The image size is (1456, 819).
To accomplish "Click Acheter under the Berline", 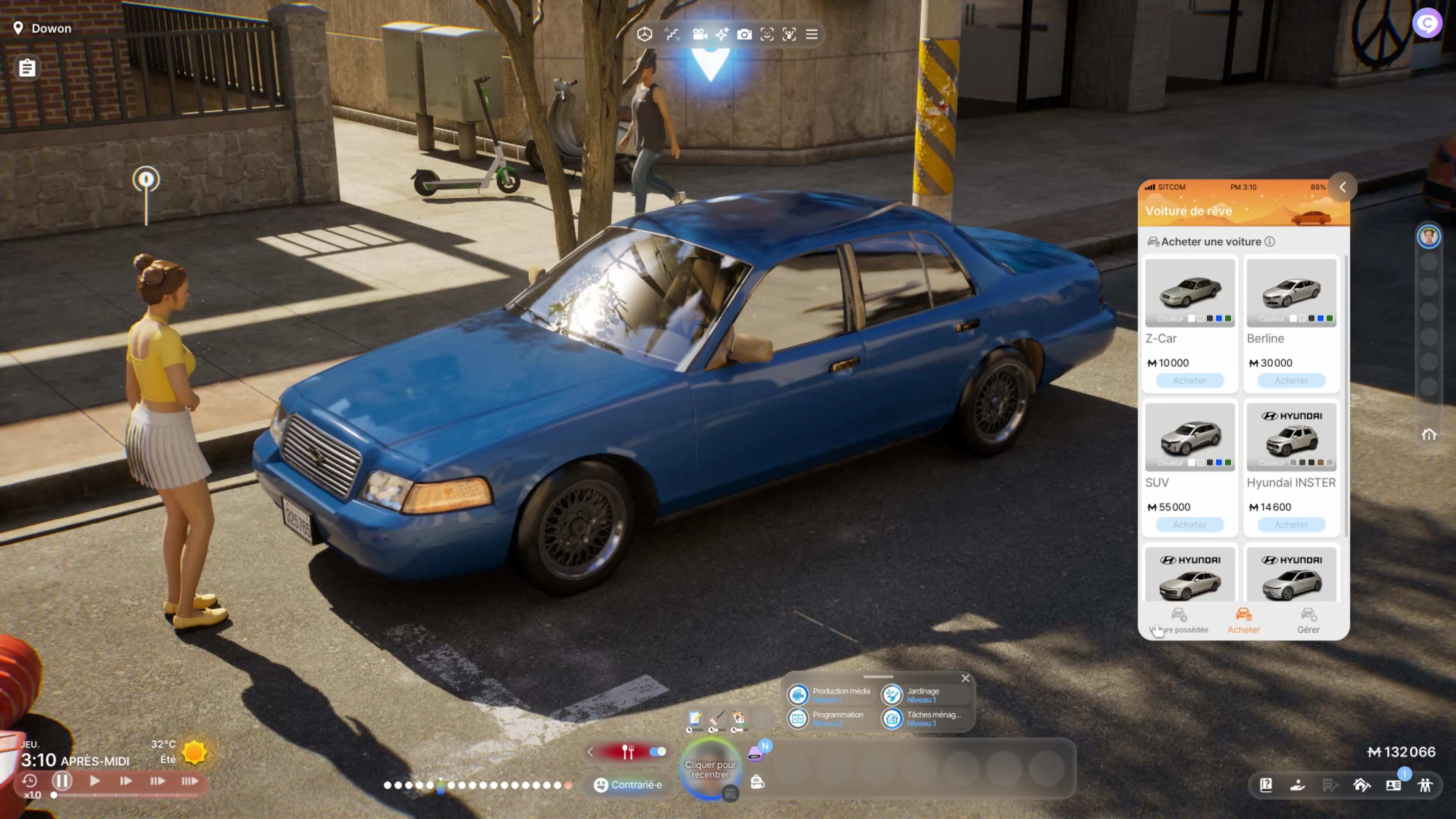I will pyautogui.click(x=1291, y=380).
